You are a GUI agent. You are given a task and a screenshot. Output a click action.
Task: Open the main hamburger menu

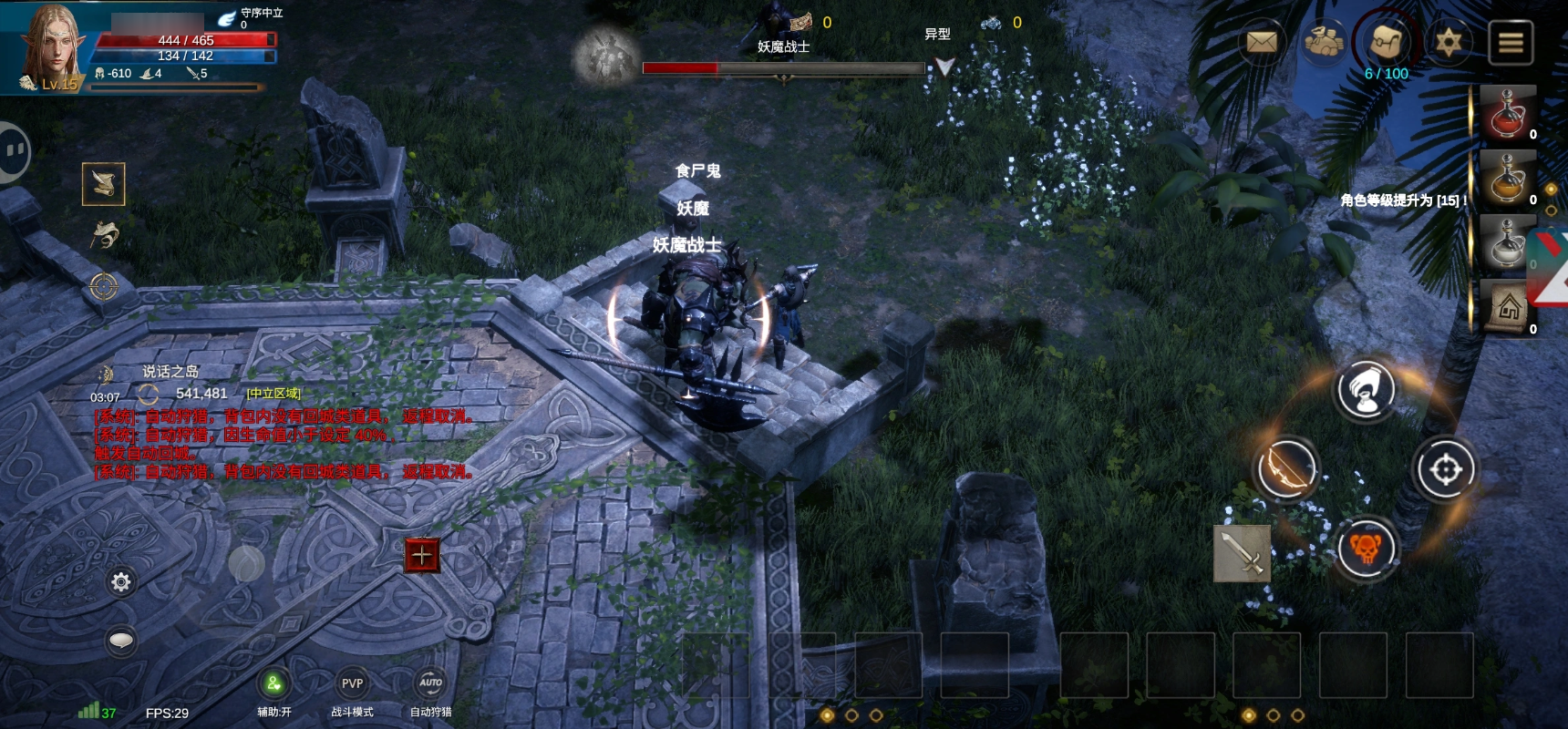pyautogui.click(x=1511, y=43)
